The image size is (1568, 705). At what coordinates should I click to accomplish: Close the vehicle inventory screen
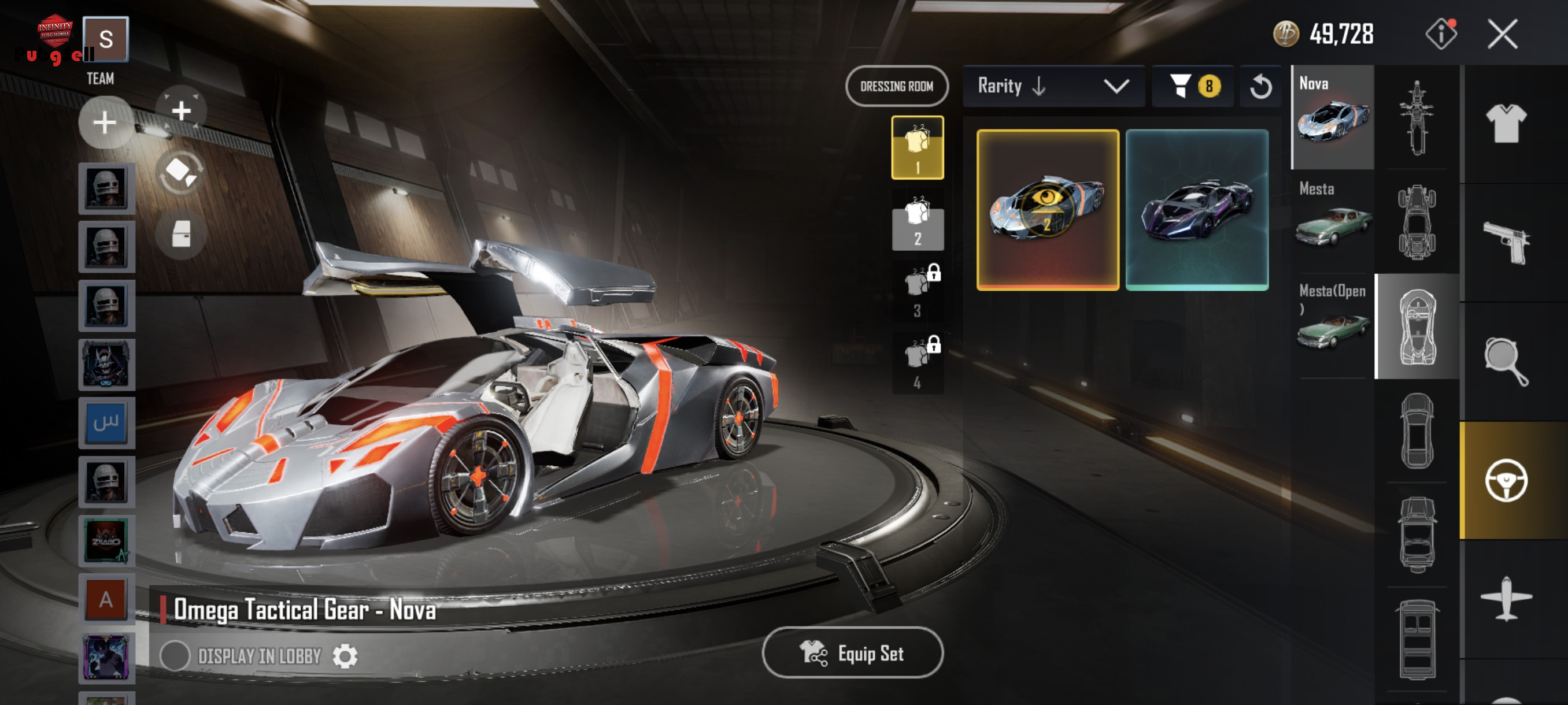click(x=1502, y=34)
